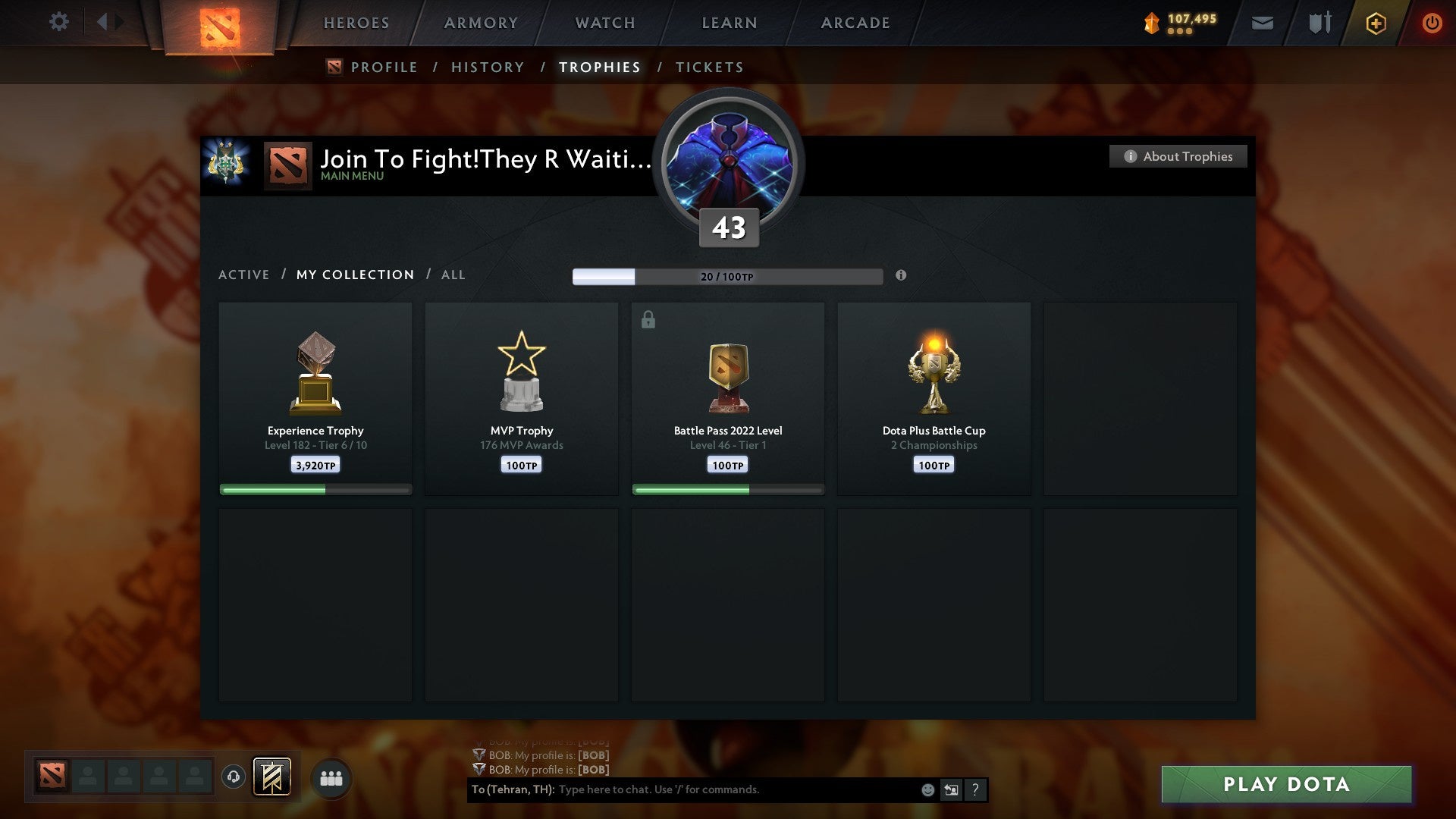Switch to the ACTIVE trophies filter
This screenshot has width=1456, height=819.
point(244,275)
